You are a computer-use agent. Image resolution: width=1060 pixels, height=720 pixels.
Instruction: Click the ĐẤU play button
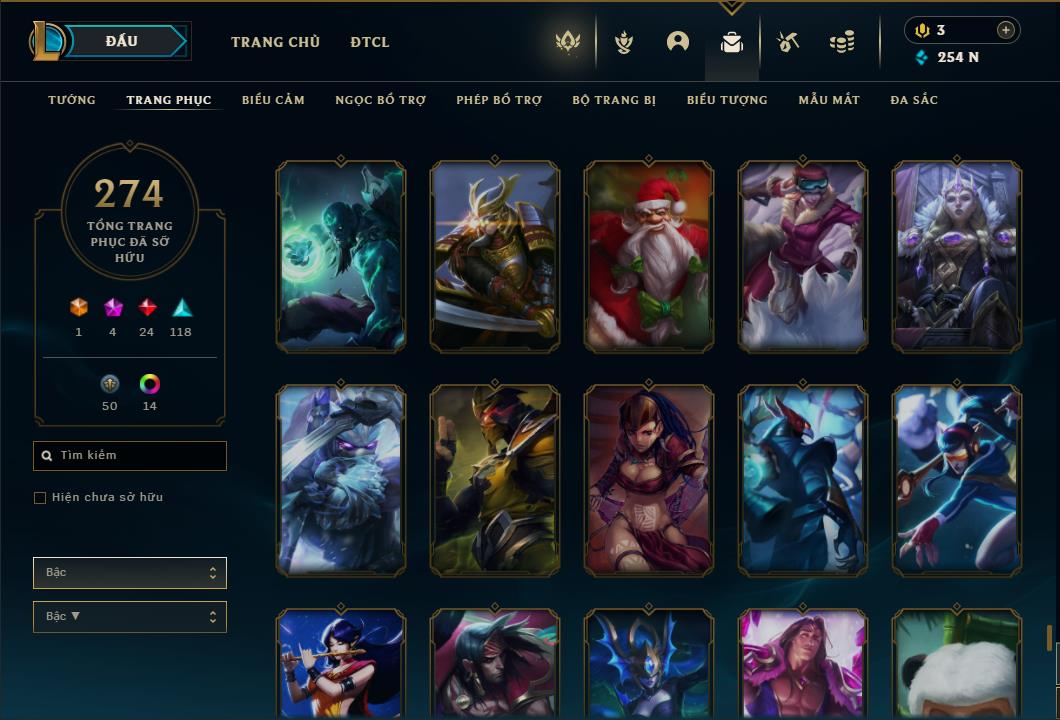[x=122, y=41]
